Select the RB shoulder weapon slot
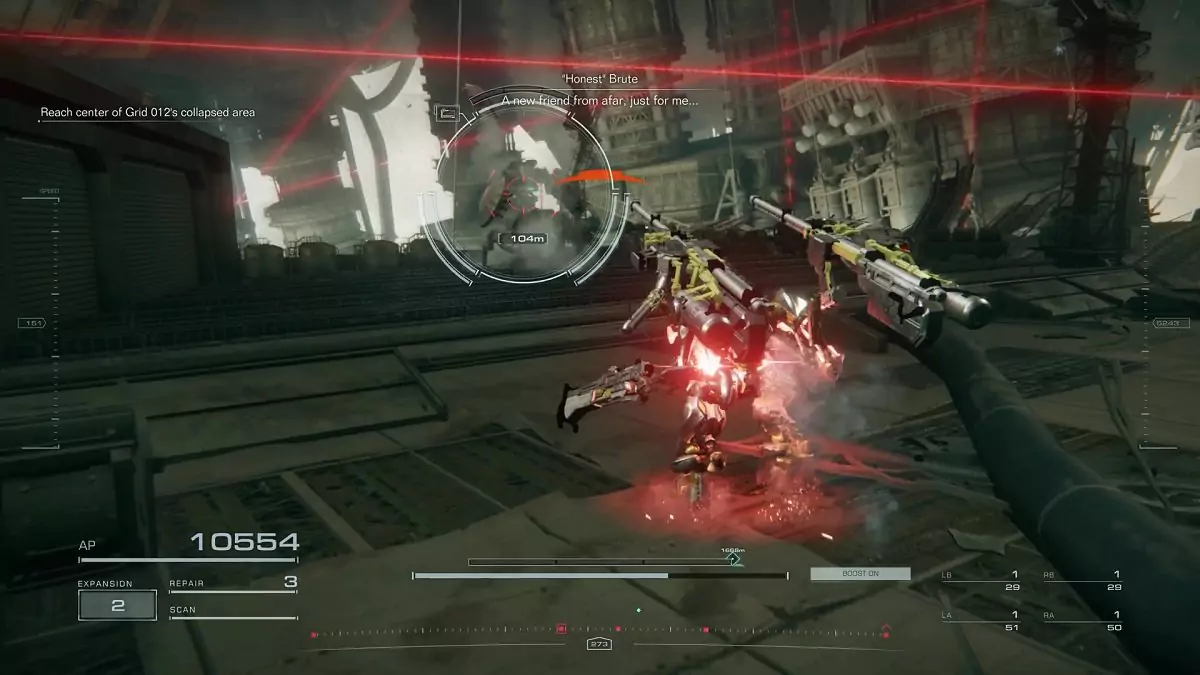This screenshot has height=675, width=1200. 1083,581
